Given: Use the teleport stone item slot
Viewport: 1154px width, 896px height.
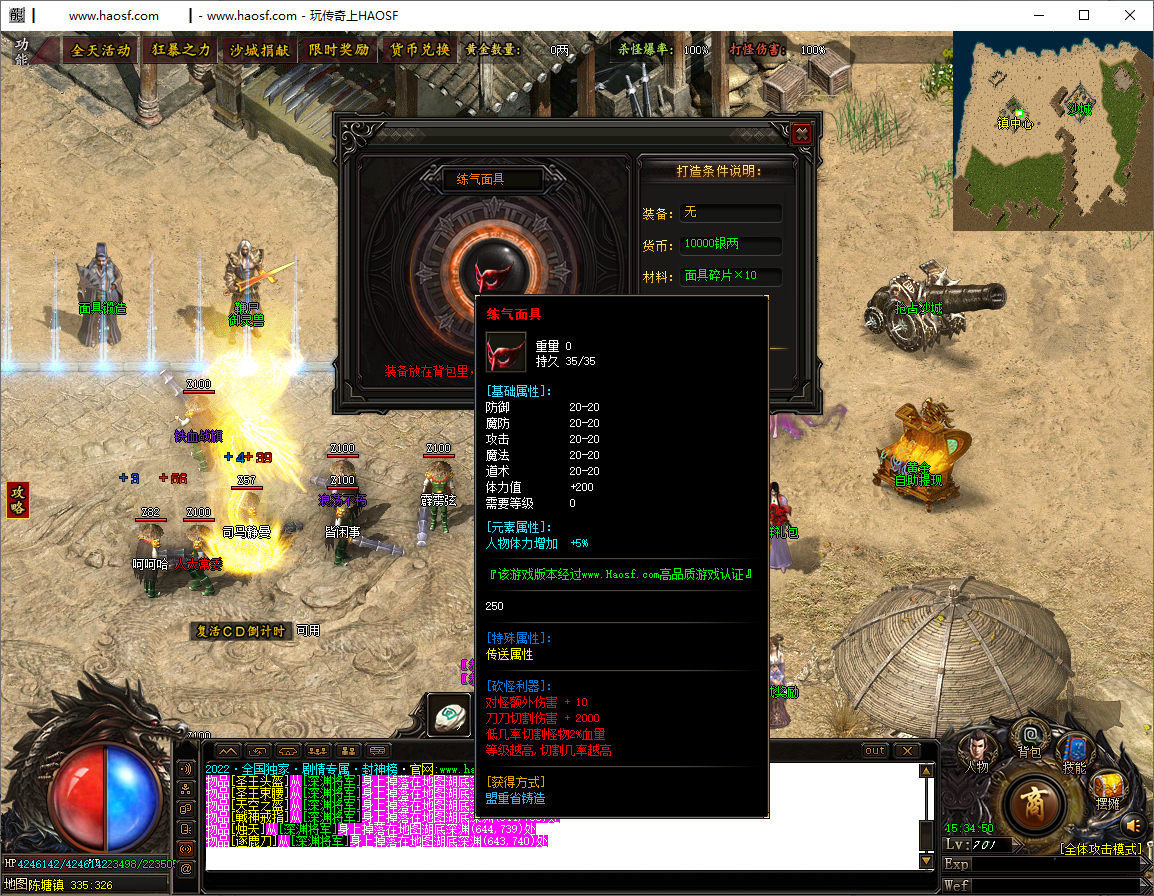Looking at the screenshot, I should point(450,714).
